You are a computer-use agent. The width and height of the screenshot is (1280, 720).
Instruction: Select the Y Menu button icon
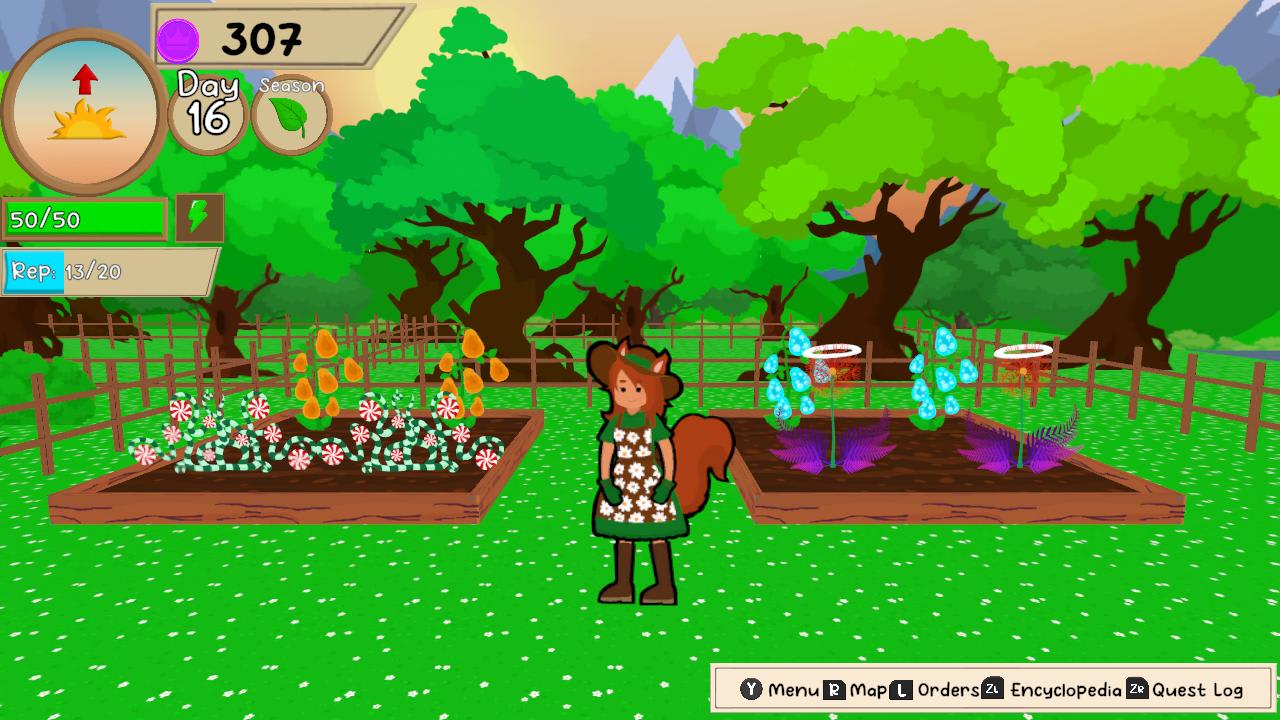(x=752, y=690)
